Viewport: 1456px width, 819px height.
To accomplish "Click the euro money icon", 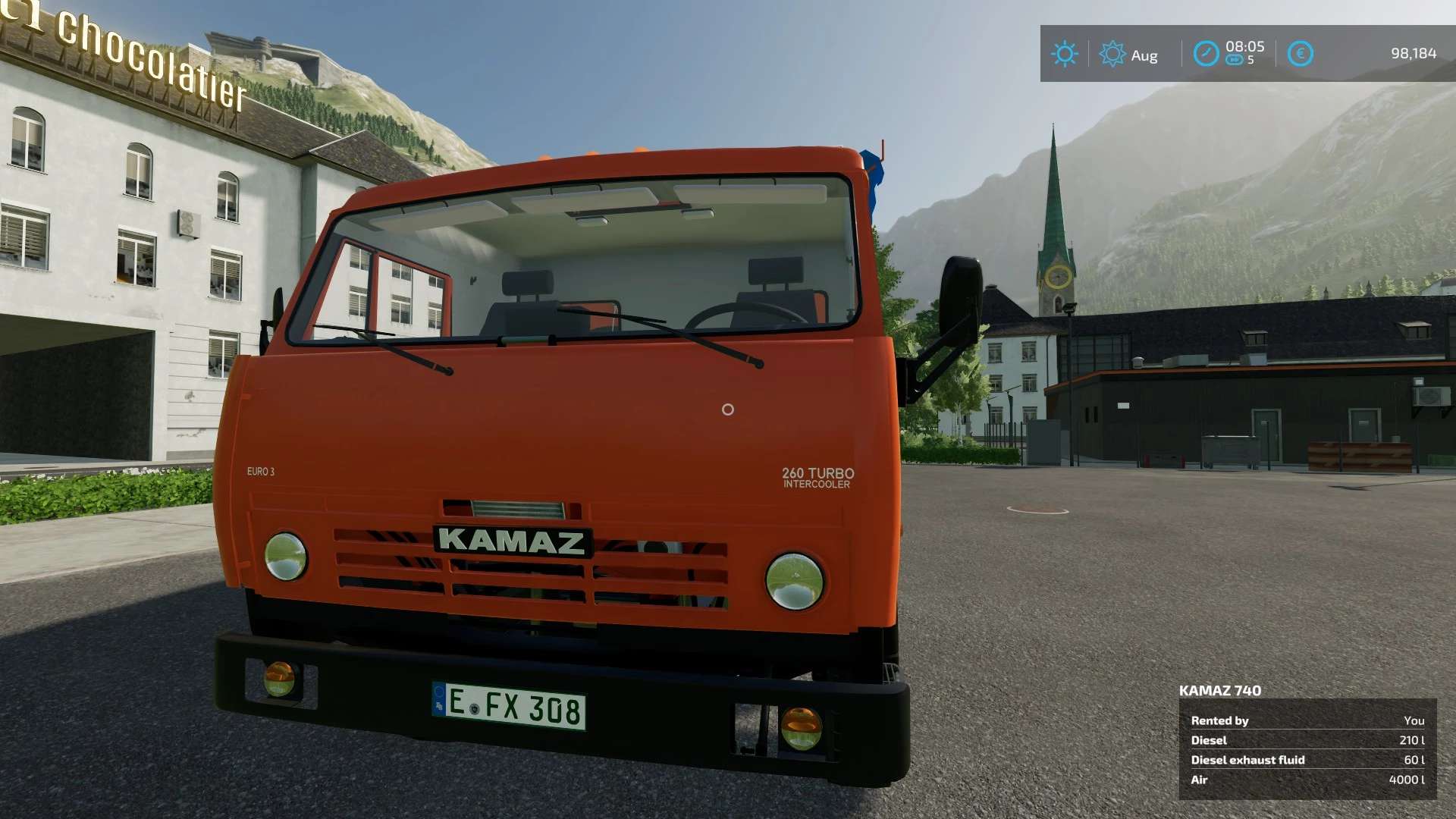I will (1300, 54).
